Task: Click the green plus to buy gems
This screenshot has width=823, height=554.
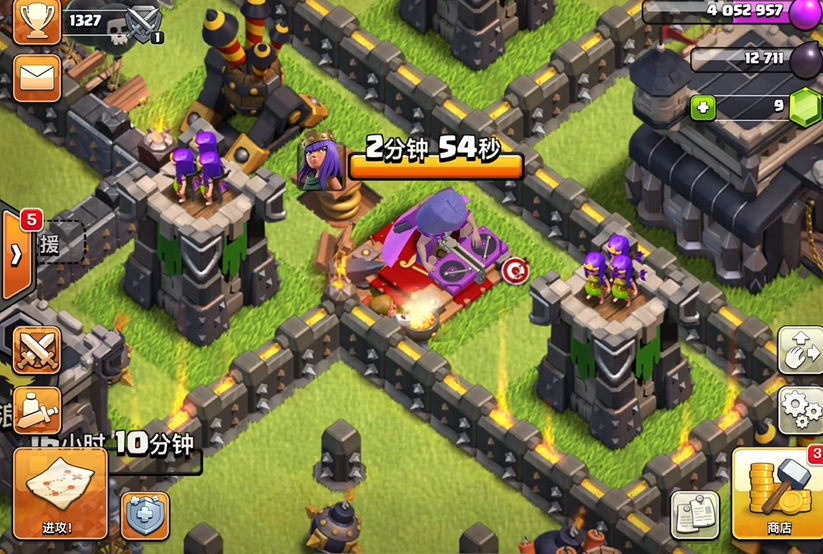Action: [x=703, y=107]
